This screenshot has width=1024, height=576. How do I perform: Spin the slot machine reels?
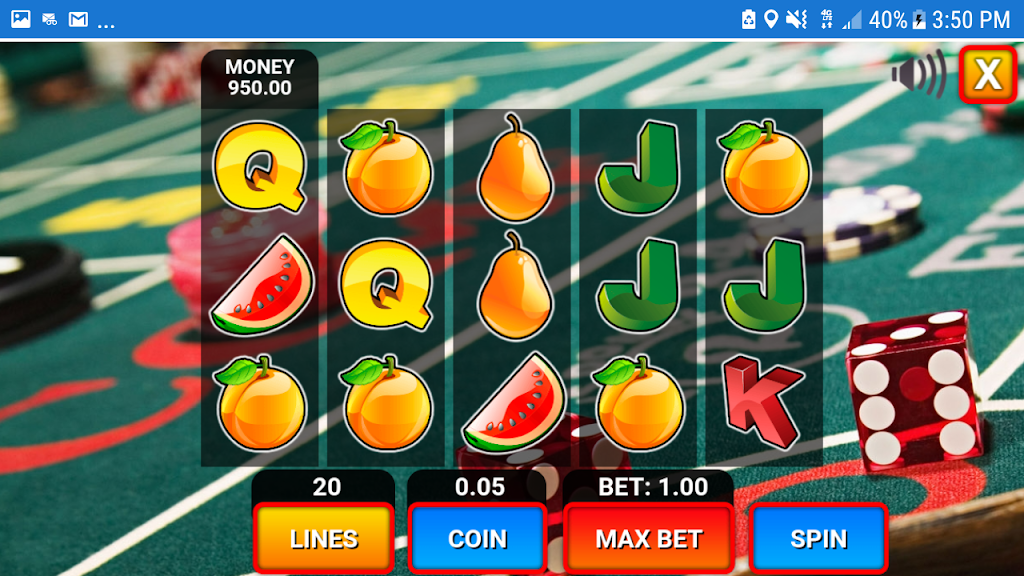tap(818, 539)
